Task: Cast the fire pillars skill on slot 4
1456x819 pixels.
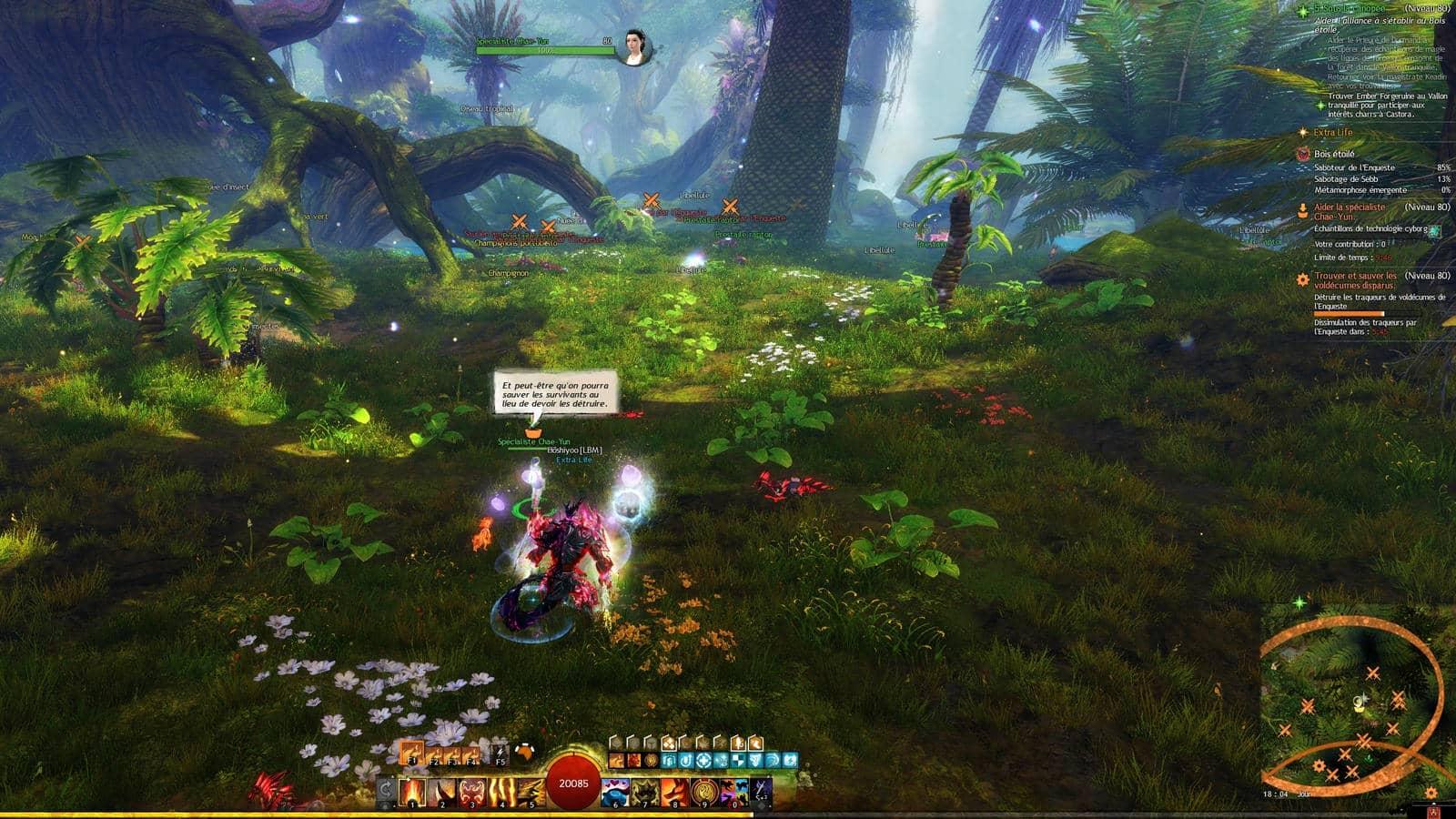Action: 501,792
